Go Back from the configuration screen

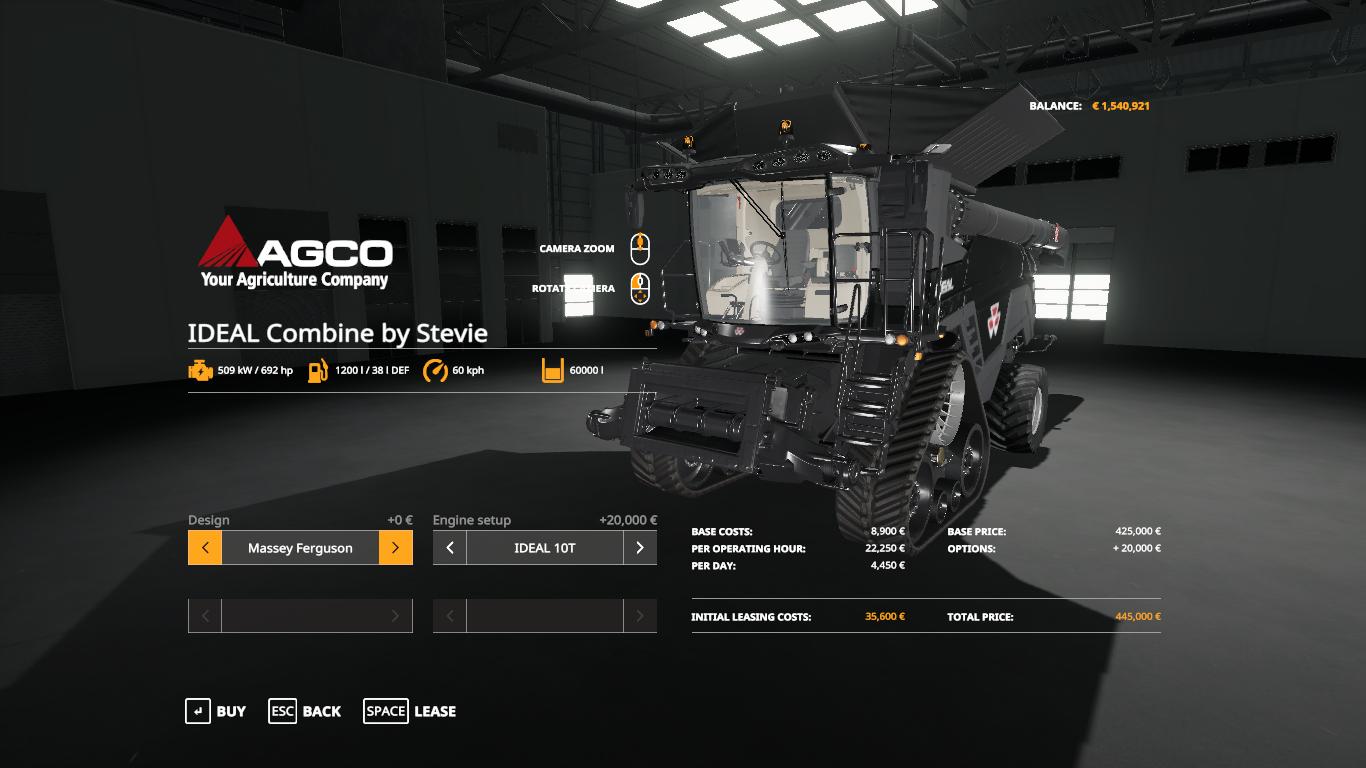tap(304, 711)
